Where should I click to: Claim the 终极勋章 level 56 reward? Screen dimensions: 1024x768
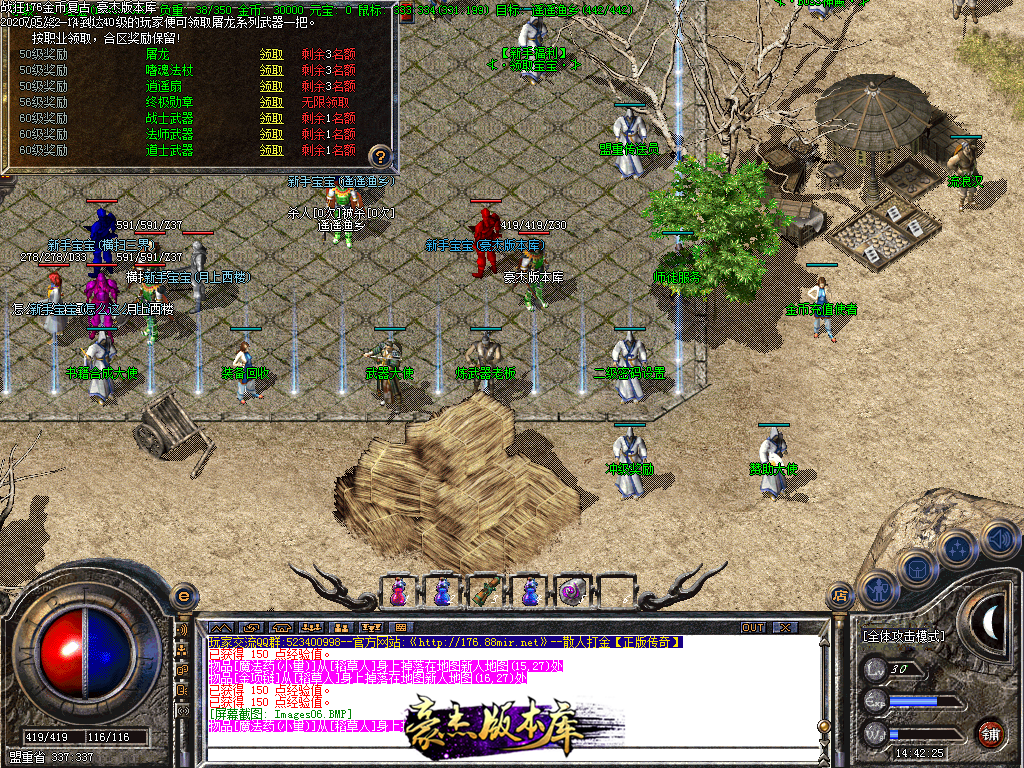(x=271, y=102)
